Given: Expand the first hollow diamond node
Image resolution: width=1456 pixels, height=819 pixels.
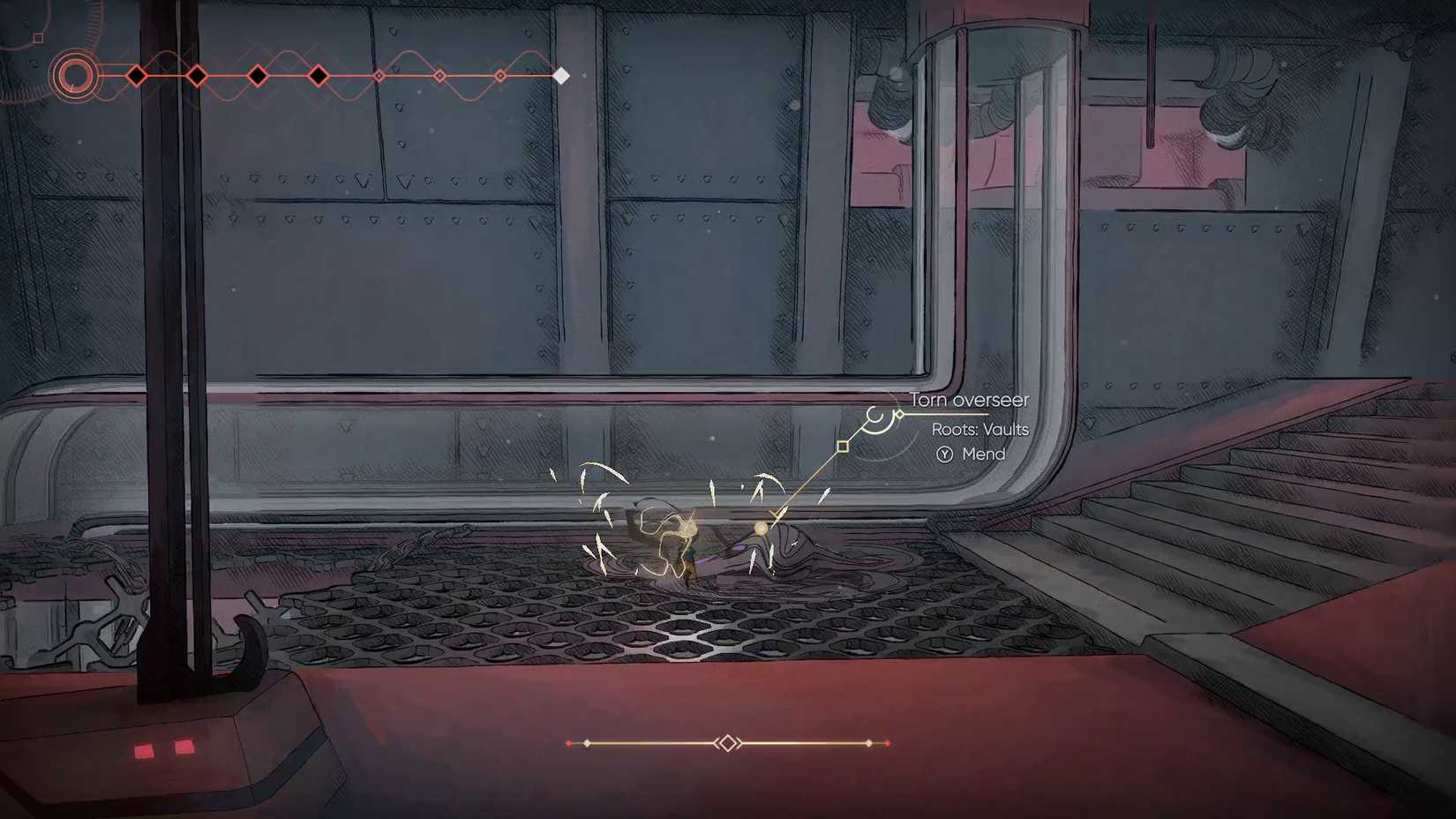Looking at the screenshot, I should [x=379, y=76].
